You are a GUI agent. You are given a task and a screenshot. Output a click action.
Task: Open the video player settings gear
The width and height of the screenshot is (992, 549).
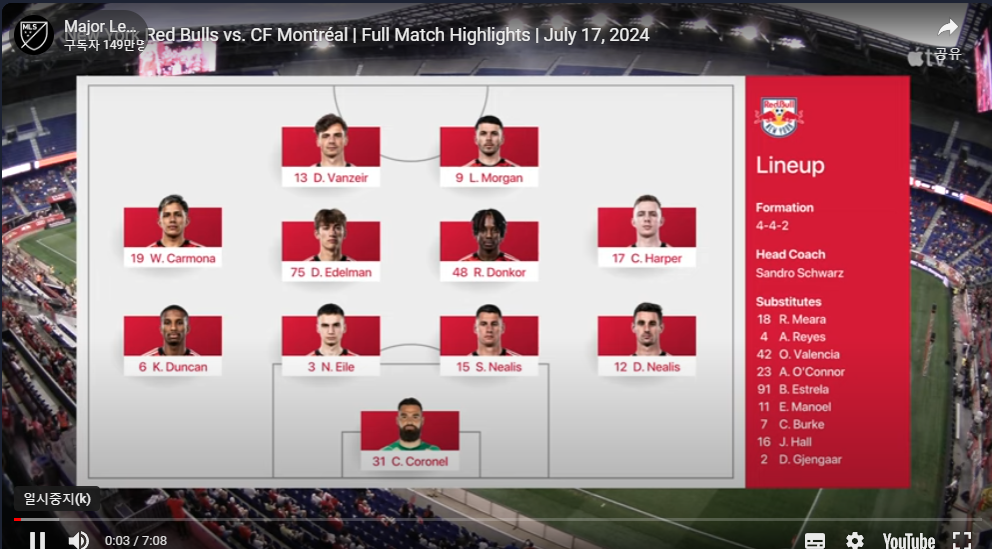(854, 540)
